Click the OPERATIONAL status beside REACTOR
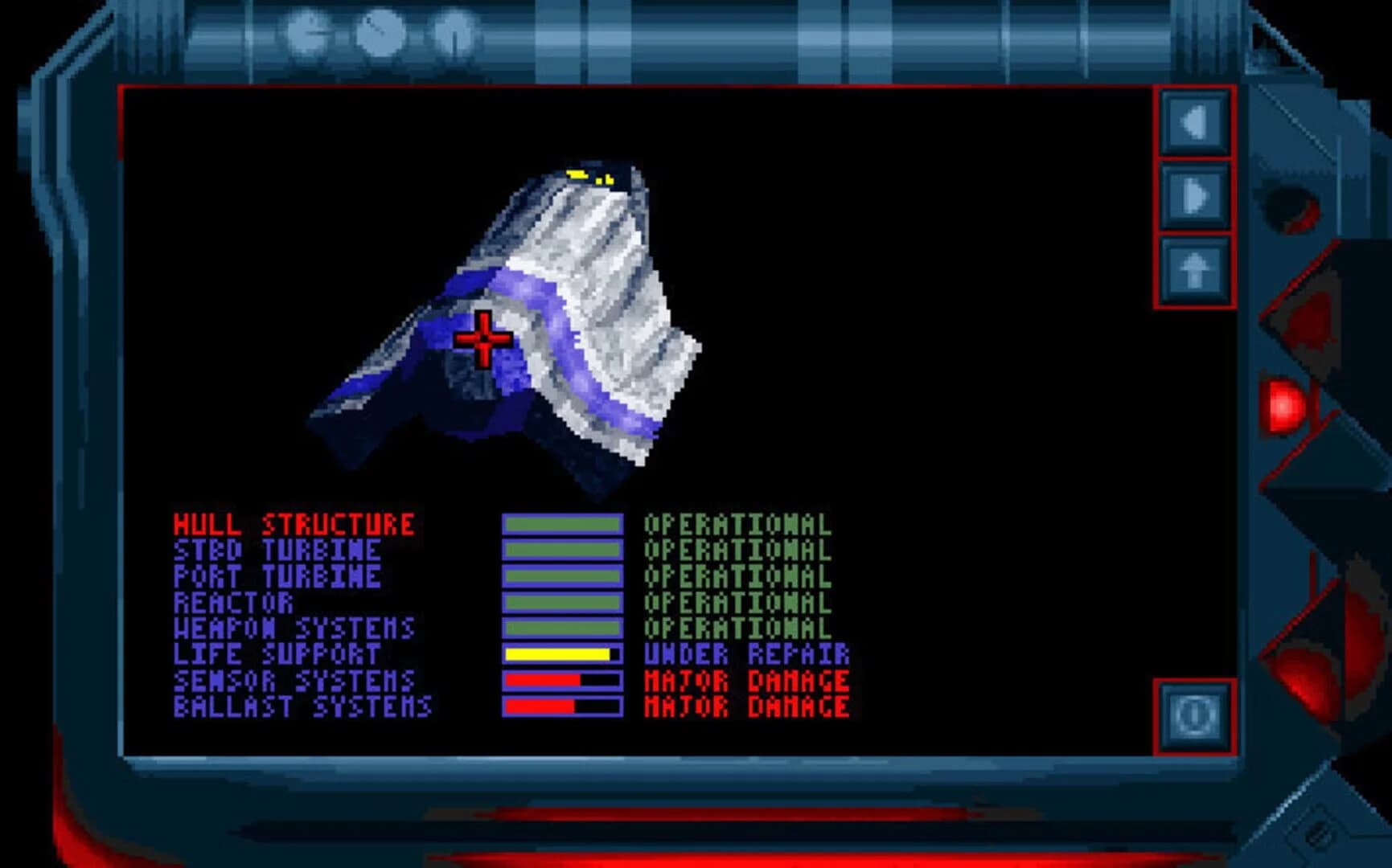Viewport: 1392px width, 868px height. 736,603
